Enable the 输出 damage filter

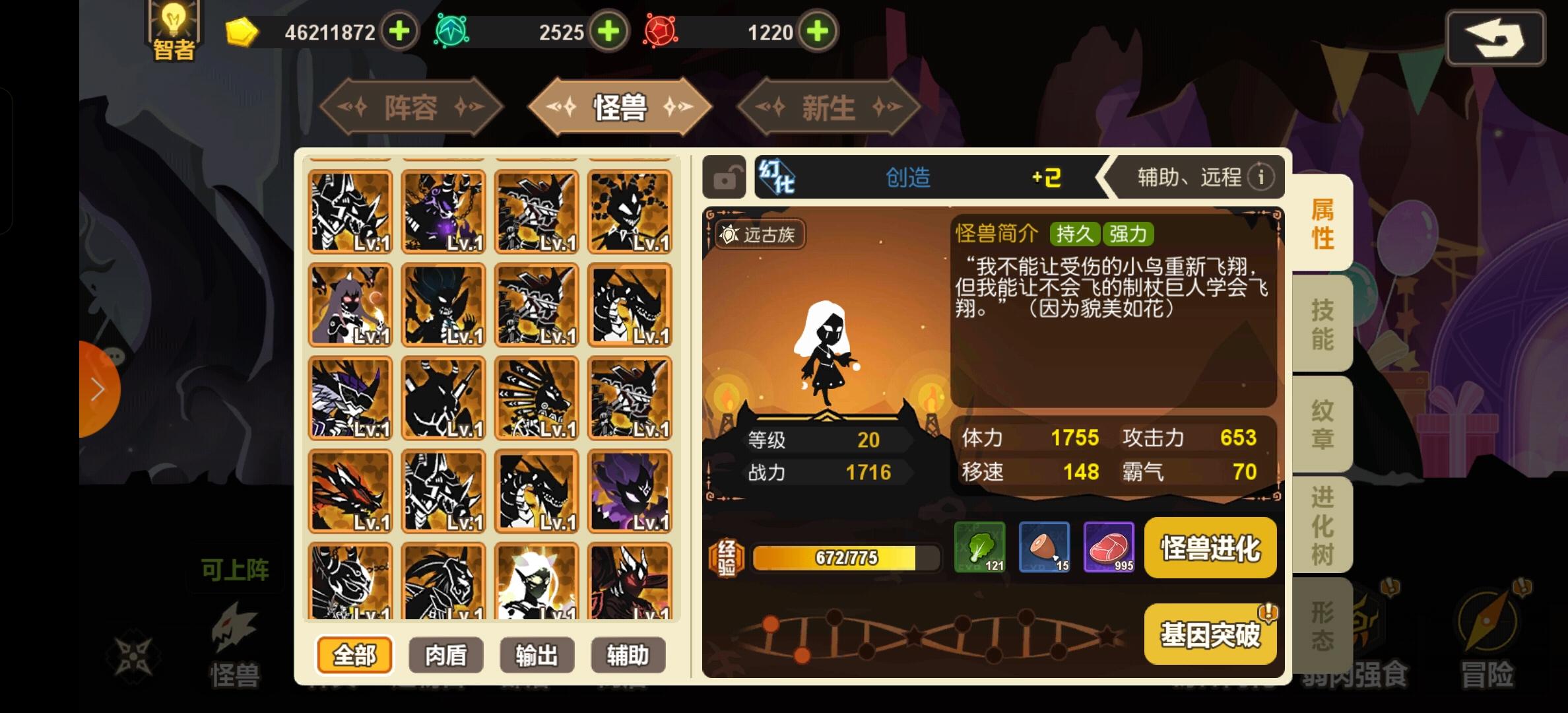point(537,655)
